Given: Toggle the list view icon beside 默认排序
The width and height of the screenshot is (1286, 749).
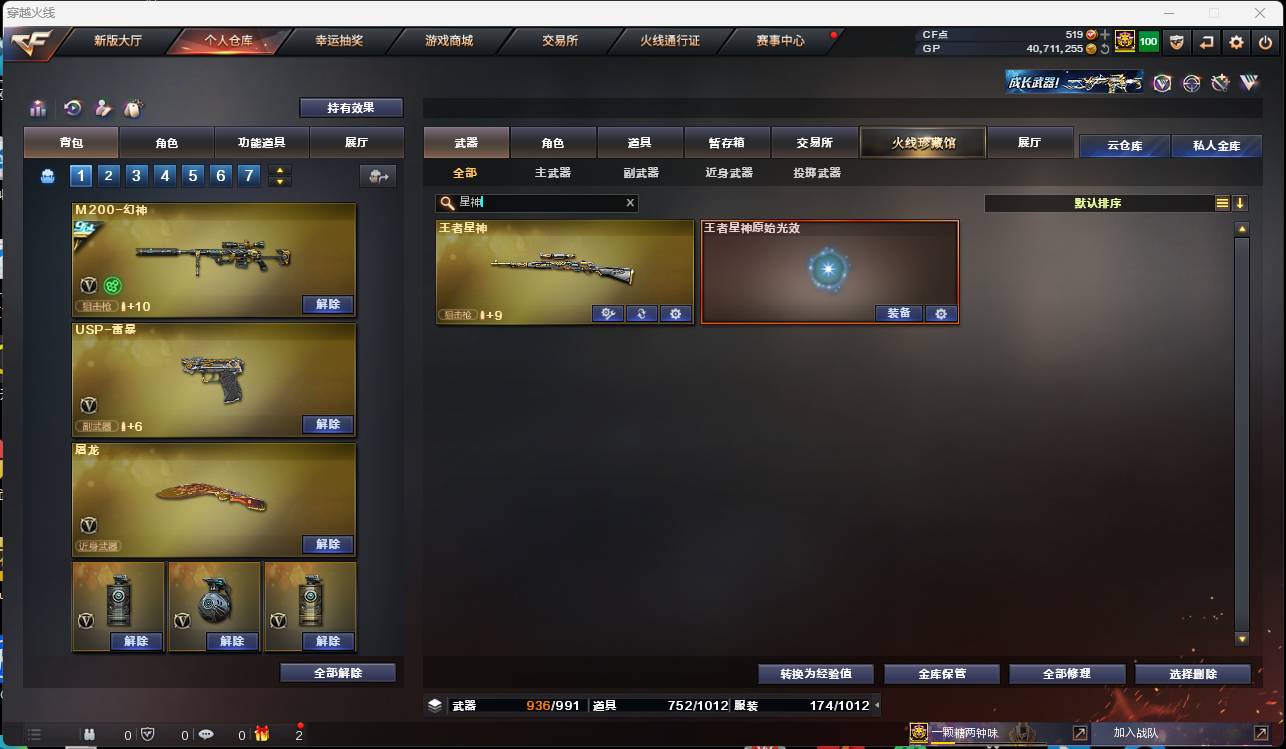Looking at the screenshot, I should click(1222, 203).
